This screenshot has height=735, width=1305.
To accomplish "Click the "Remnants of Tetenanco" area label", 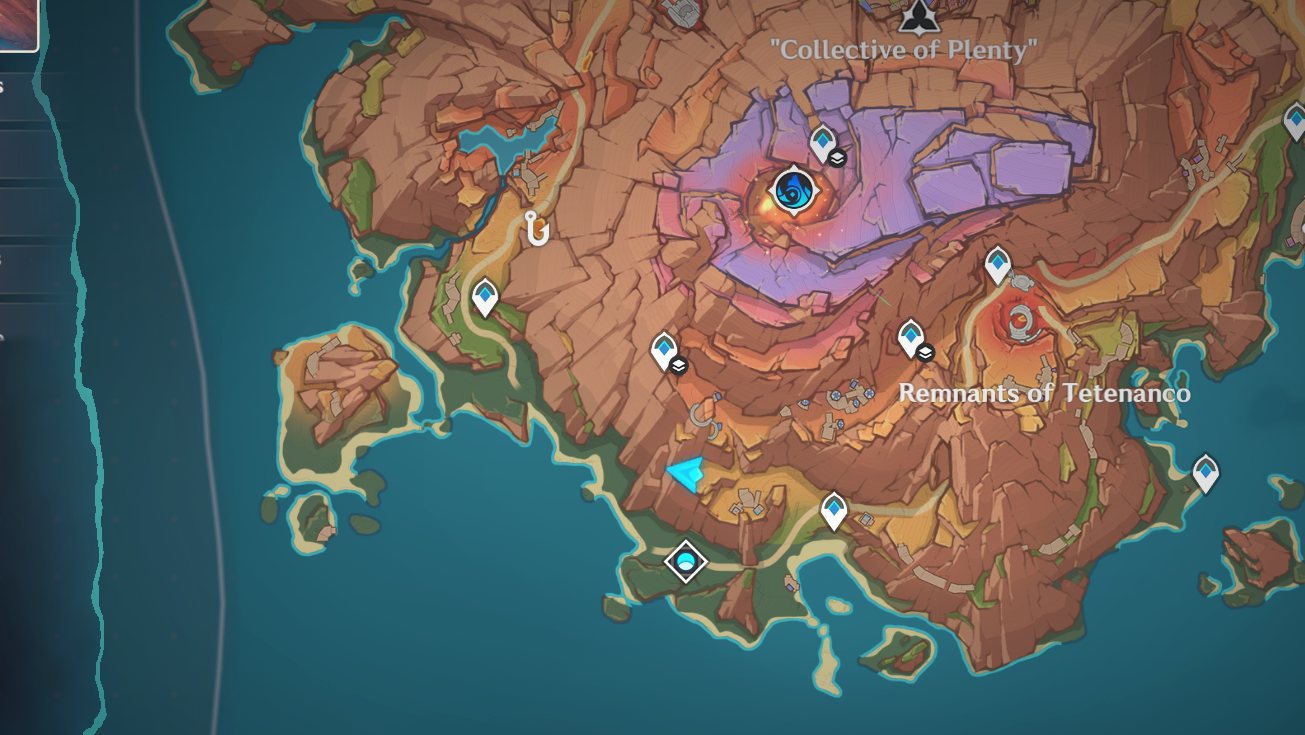I will click(1041, 395).
